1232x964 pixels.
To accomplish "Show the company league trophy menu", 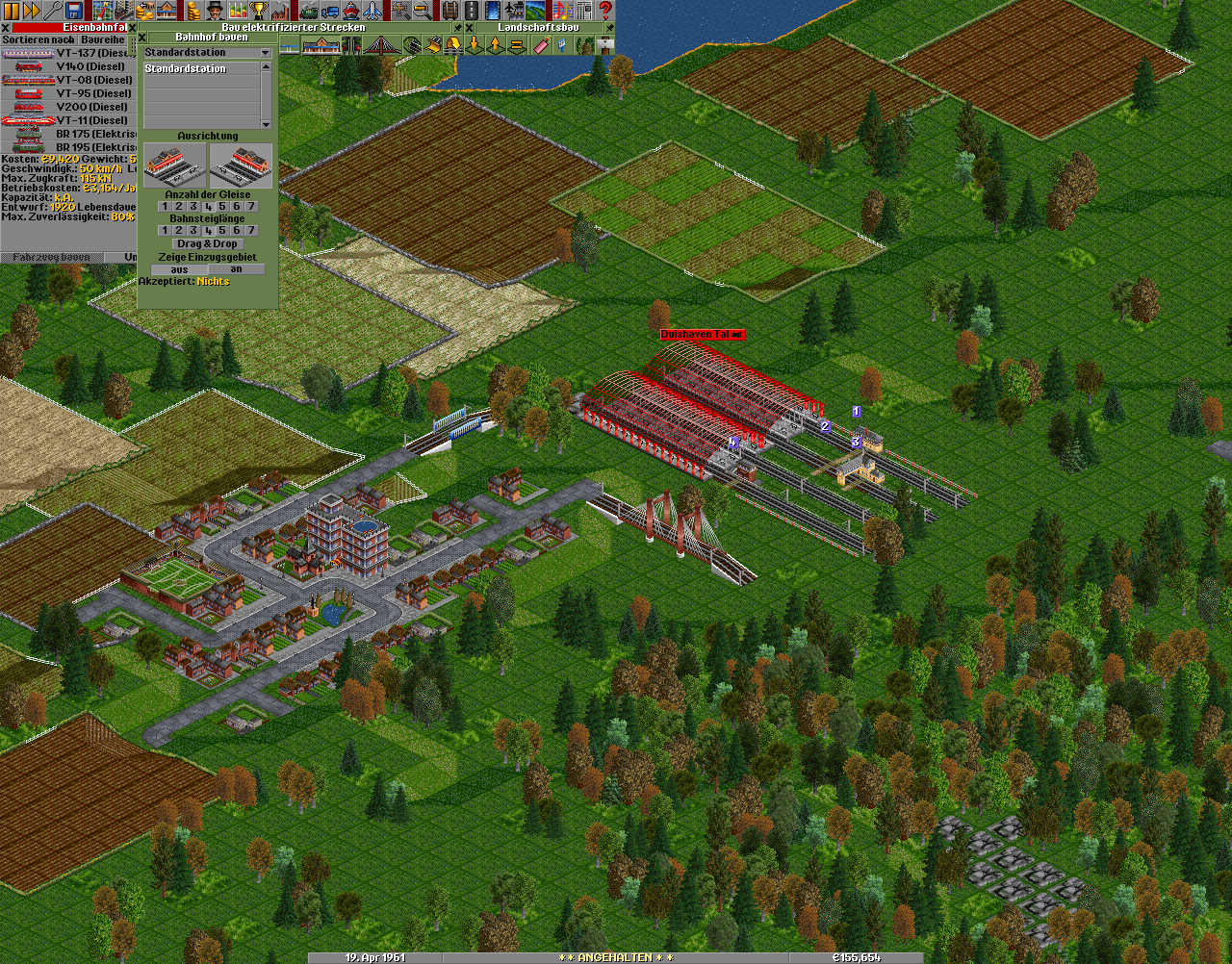I will pyautogui.click(x=258, y=11).
